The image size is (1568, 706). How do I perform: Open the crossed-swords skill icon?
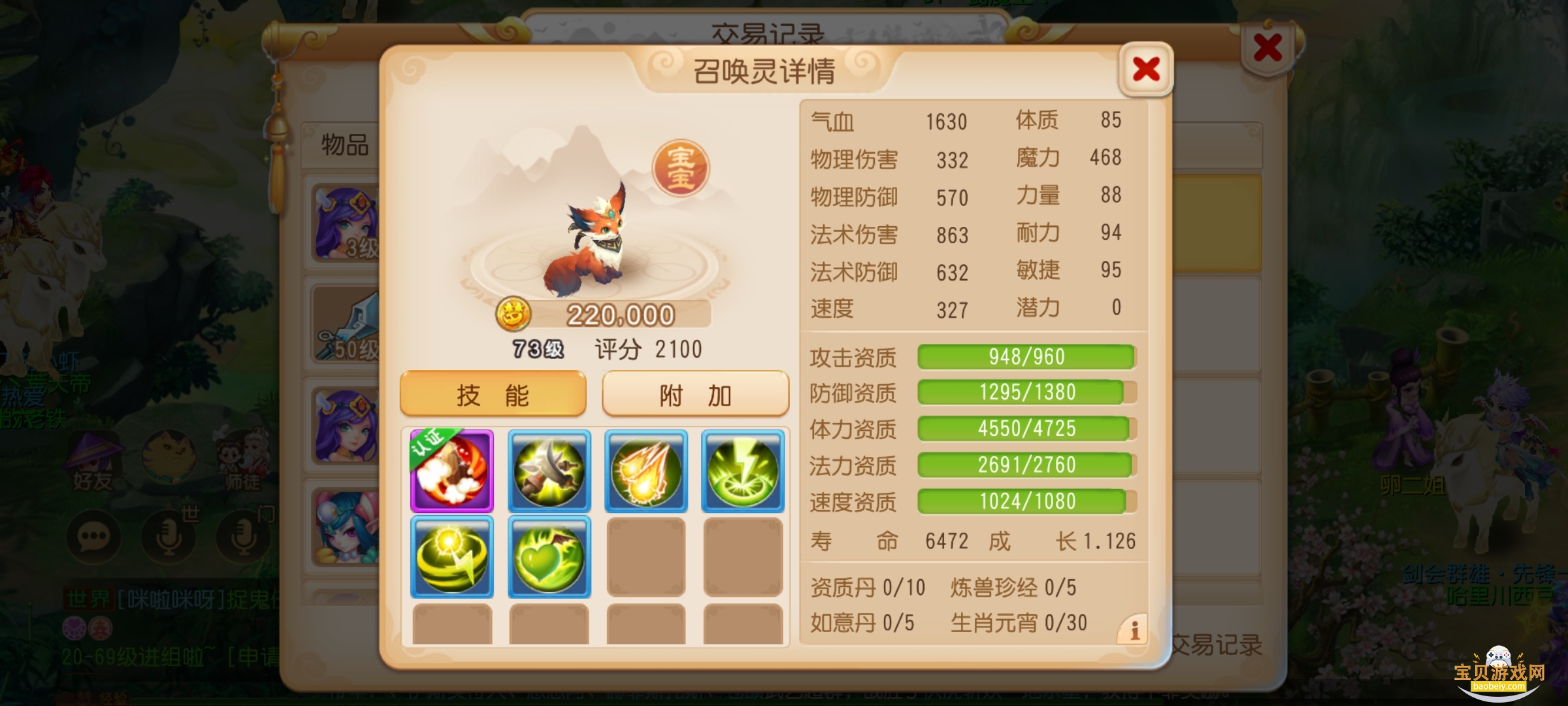[547, 469]
